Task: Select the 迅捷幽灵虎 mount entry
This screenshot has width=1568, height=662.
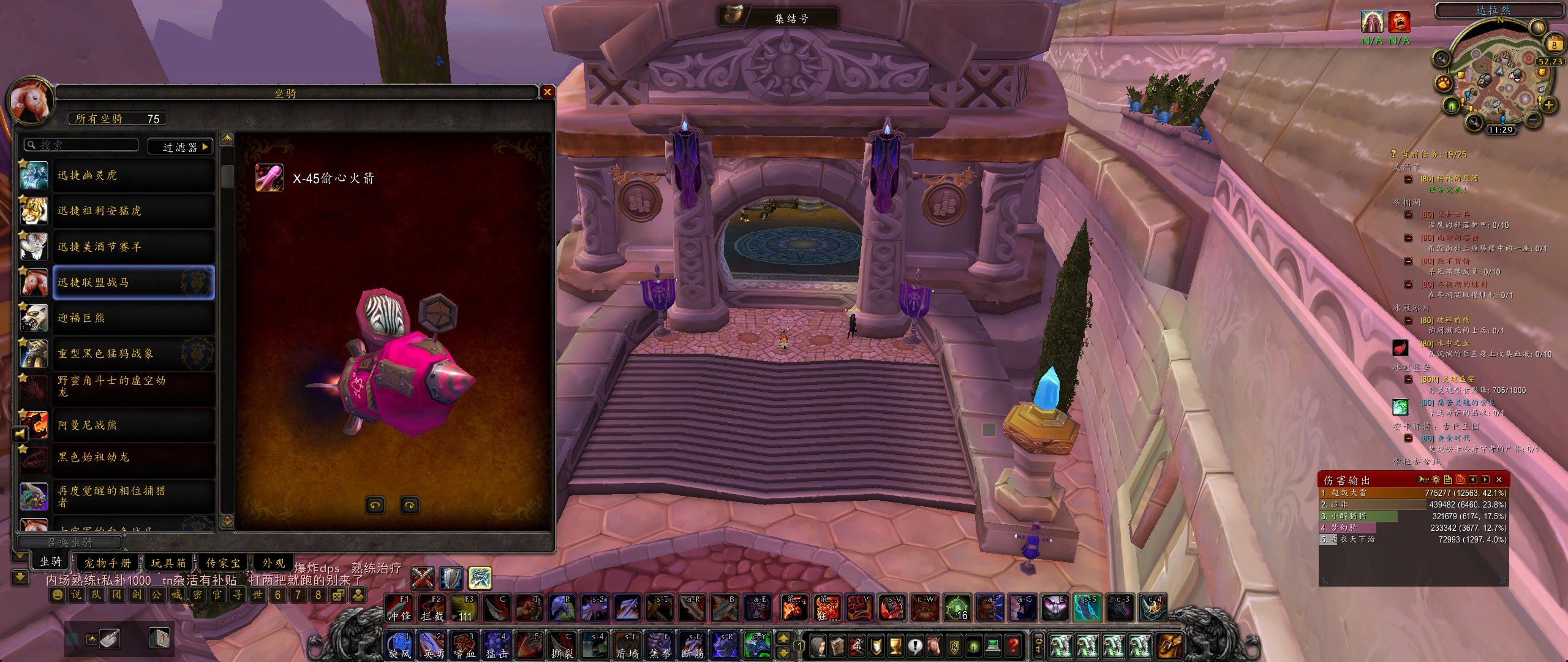Action: [134, 175]
